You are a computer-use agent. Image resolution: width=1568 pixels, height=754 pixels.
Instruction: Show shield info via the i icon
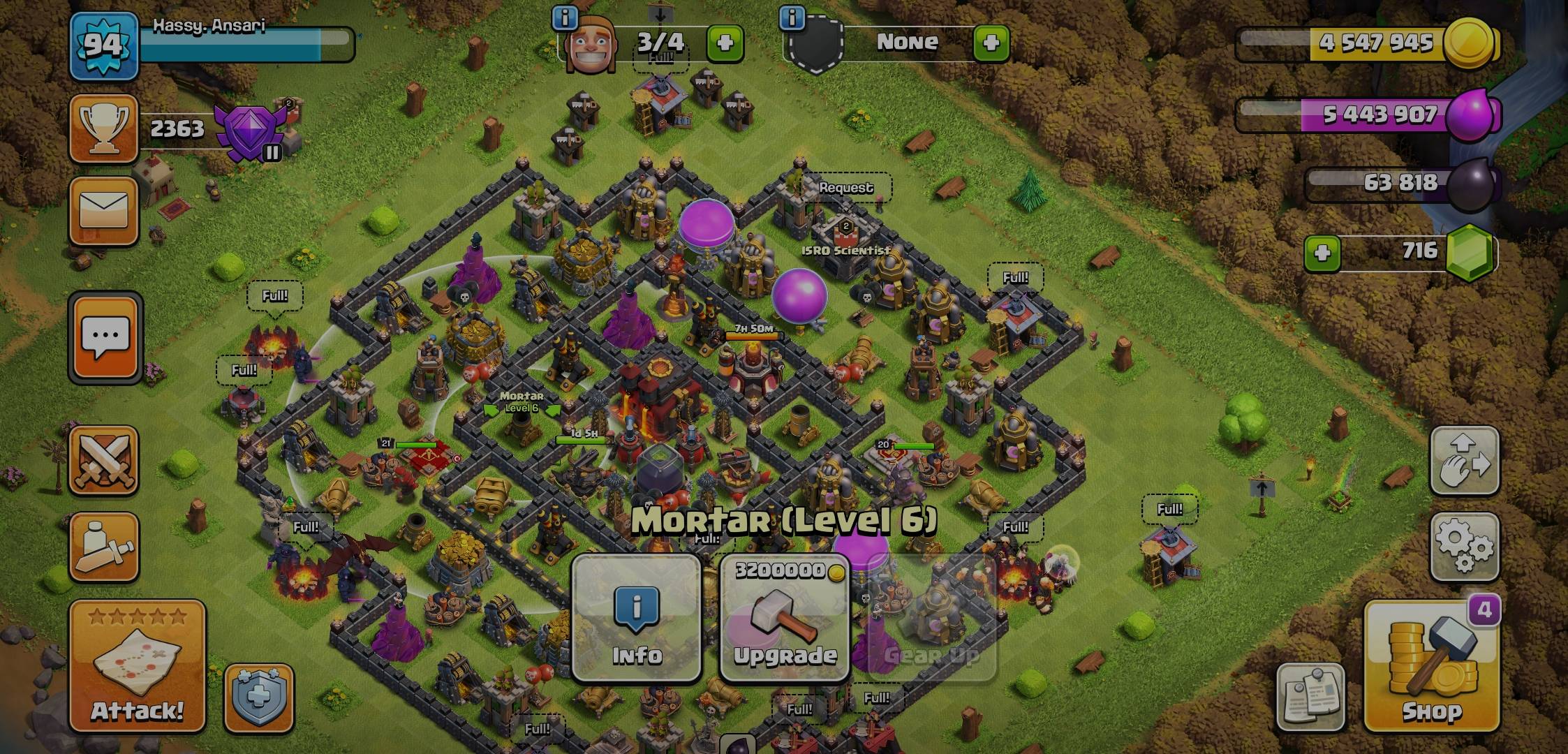[x=792, y=18]
